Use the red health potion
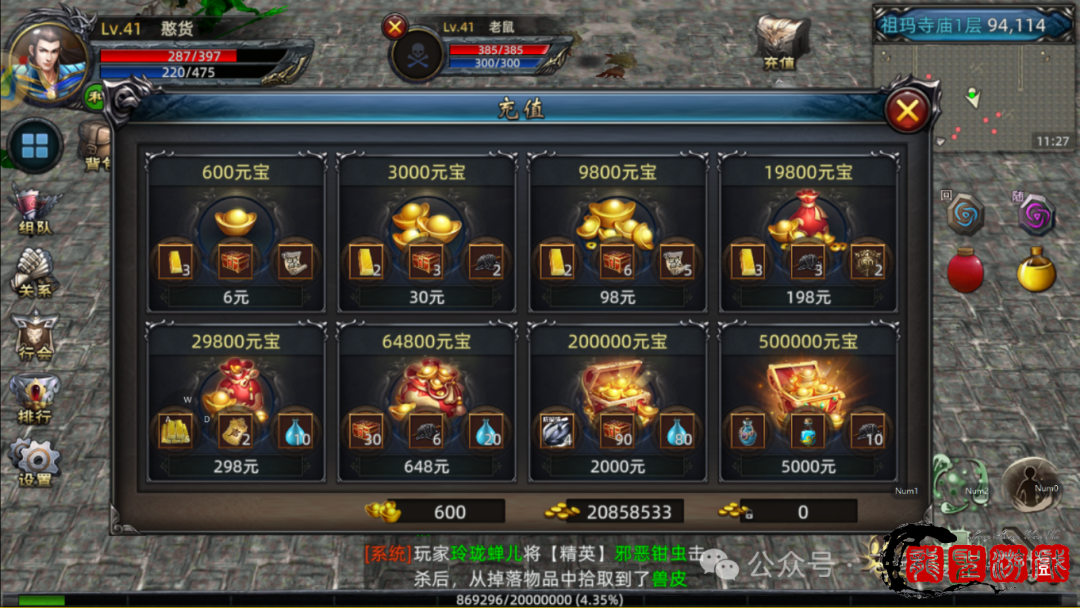The width and height of the screenshot is (1080, 608). click(965, 270)
